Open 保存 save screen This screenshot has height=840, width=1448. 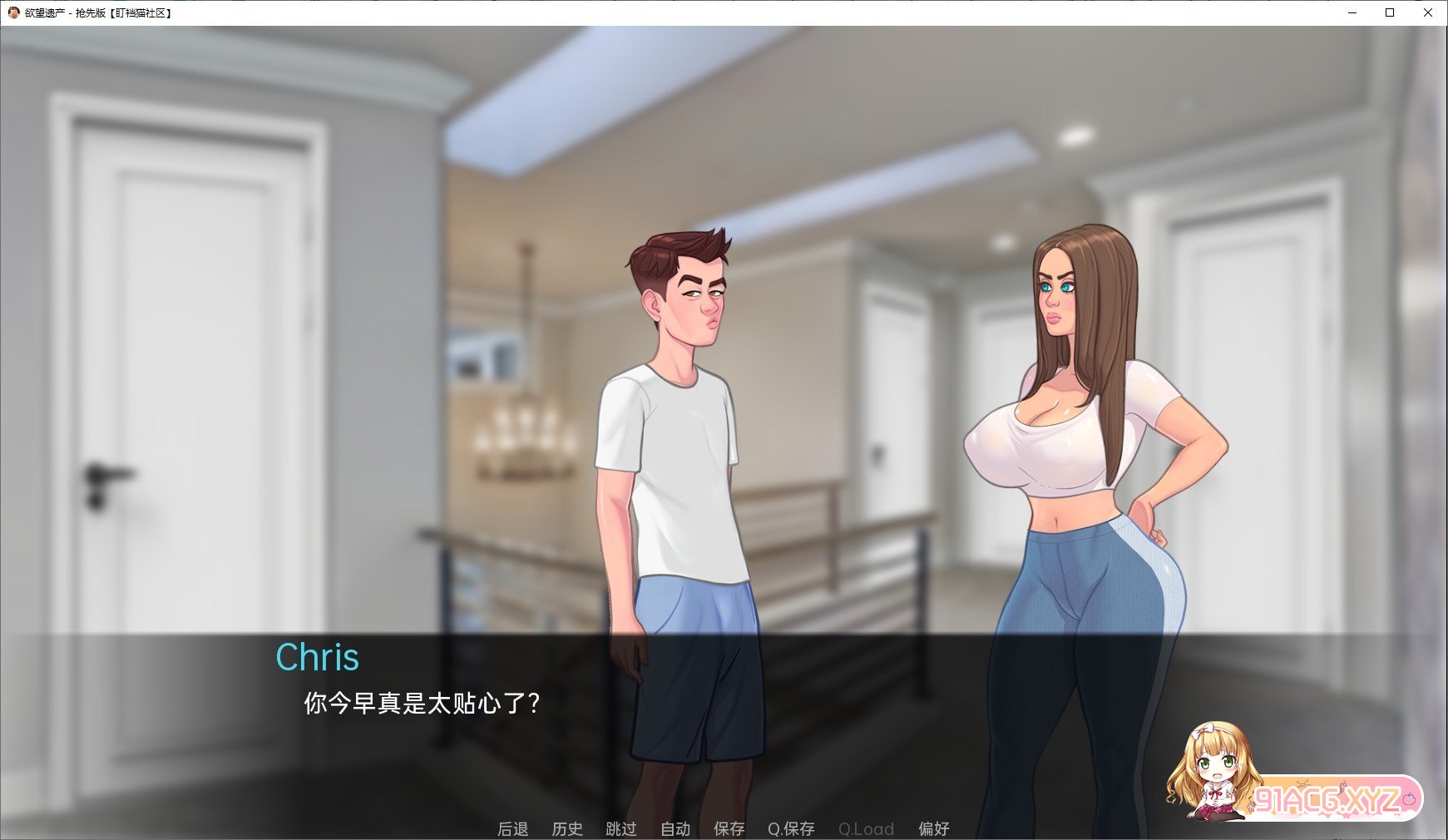(728, 828)
